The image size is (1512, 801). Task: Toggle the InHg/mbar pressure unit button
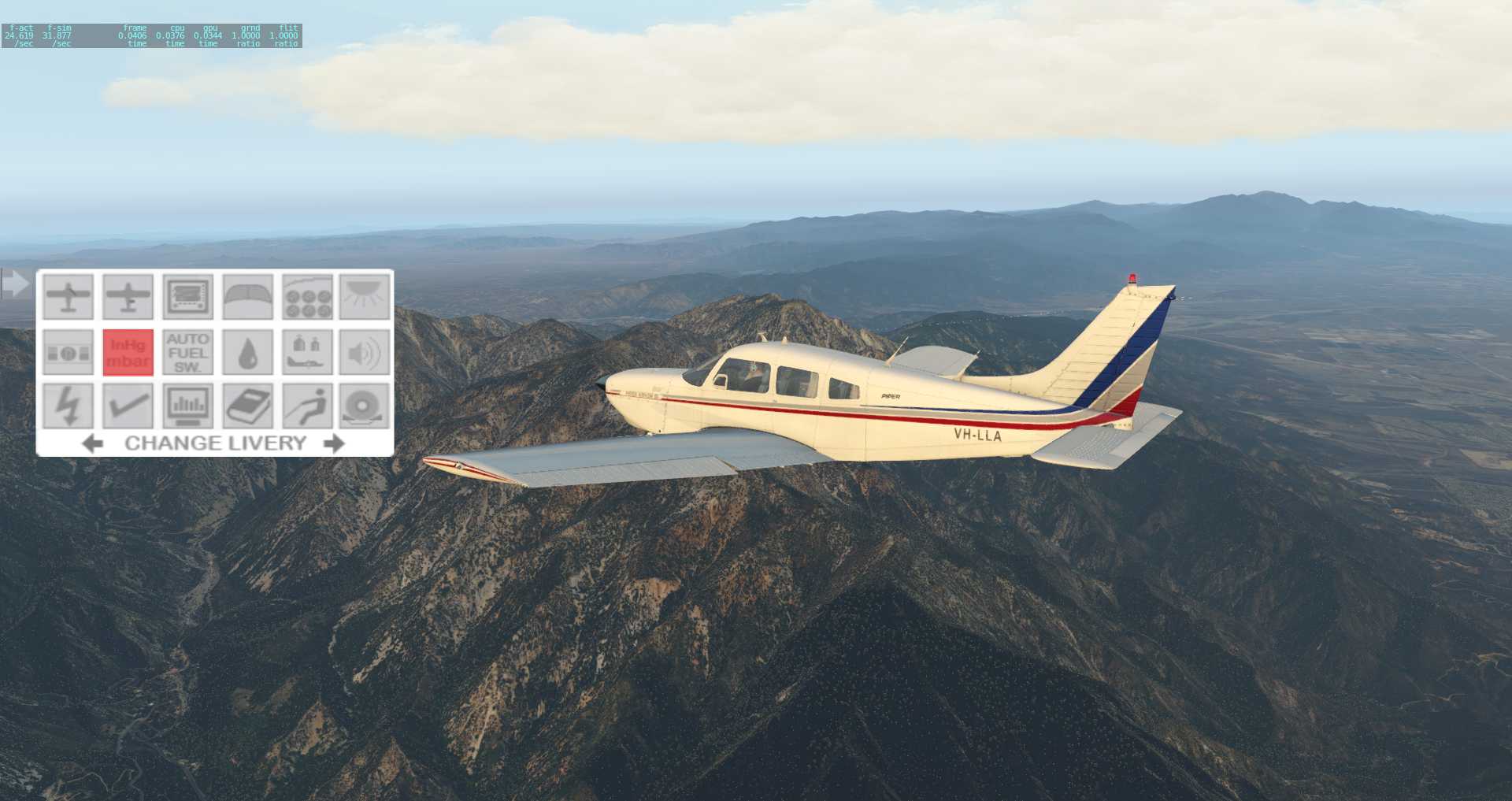pyautogui.click(x=128, y=352)
